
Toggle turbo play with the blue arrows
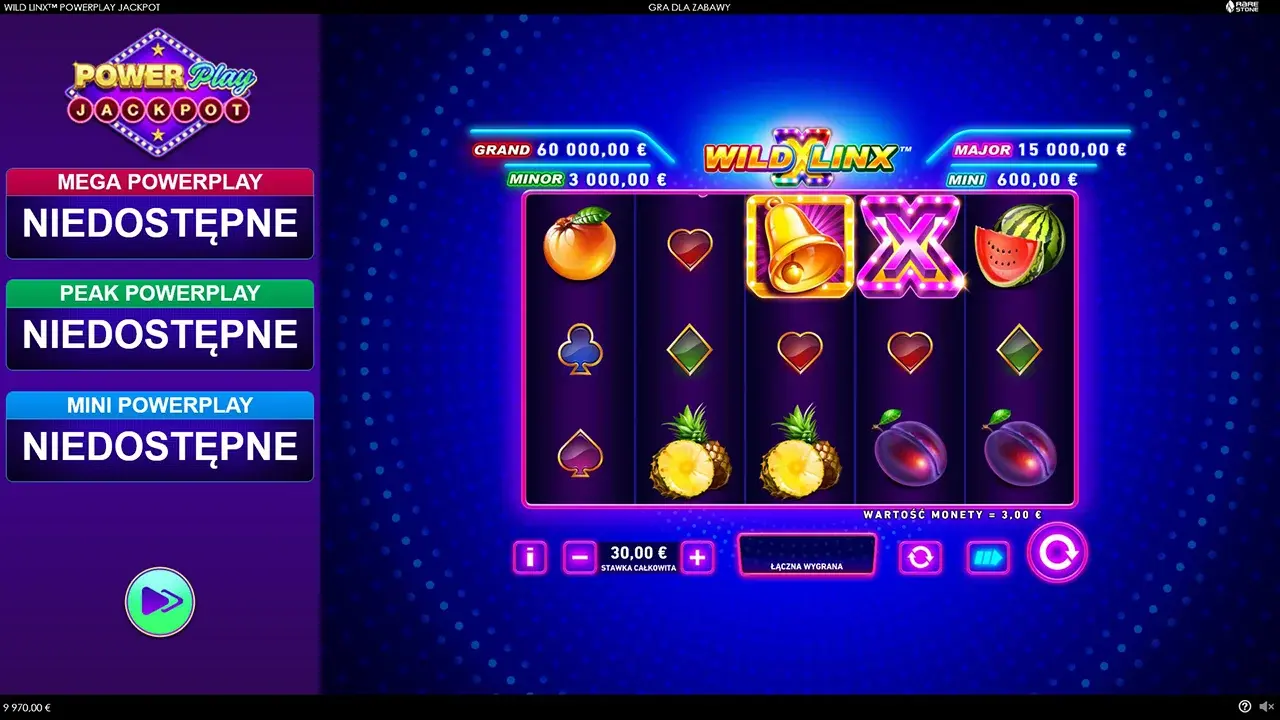(x=986, y=557)
